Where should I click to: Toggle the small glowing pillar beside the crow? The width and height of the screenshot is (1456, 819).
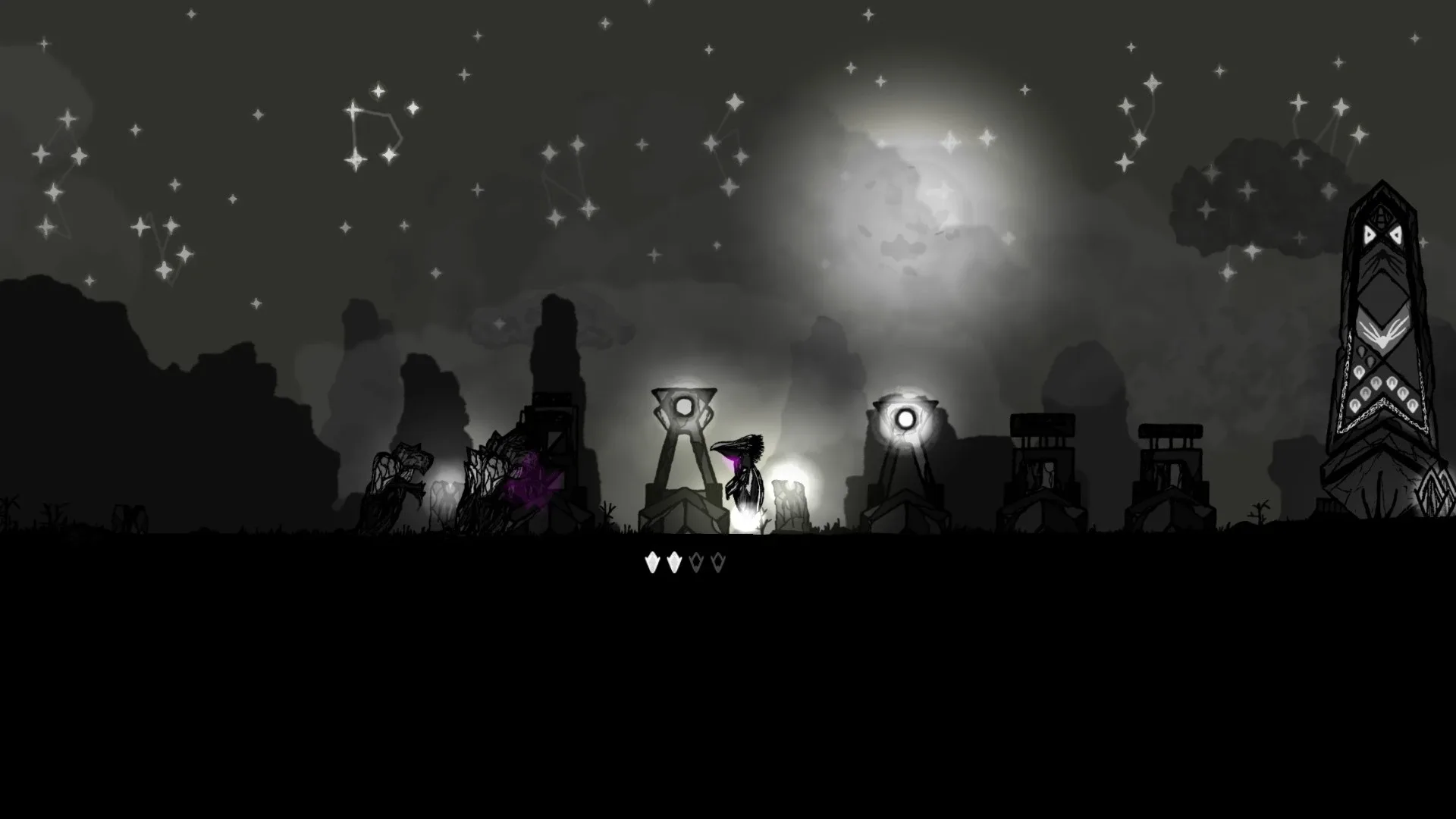coord(790,500)
